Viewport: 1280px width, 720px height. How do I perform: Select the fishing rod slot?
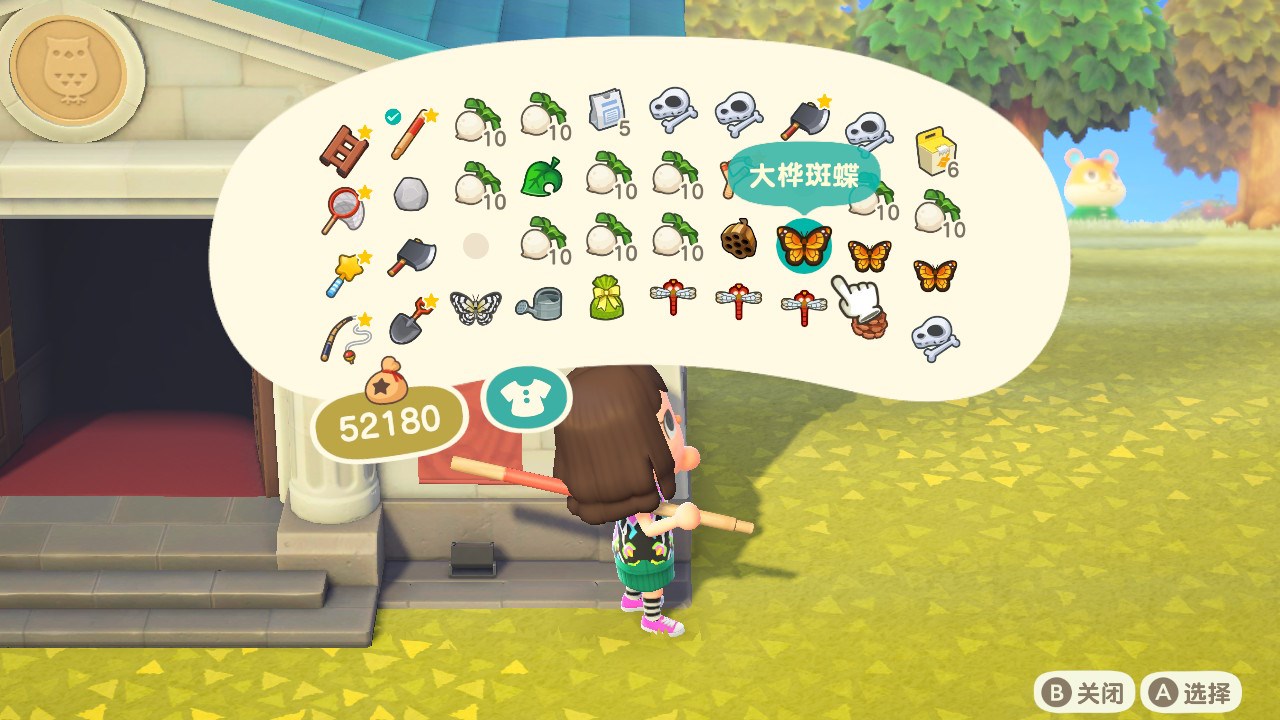[343, 338]
